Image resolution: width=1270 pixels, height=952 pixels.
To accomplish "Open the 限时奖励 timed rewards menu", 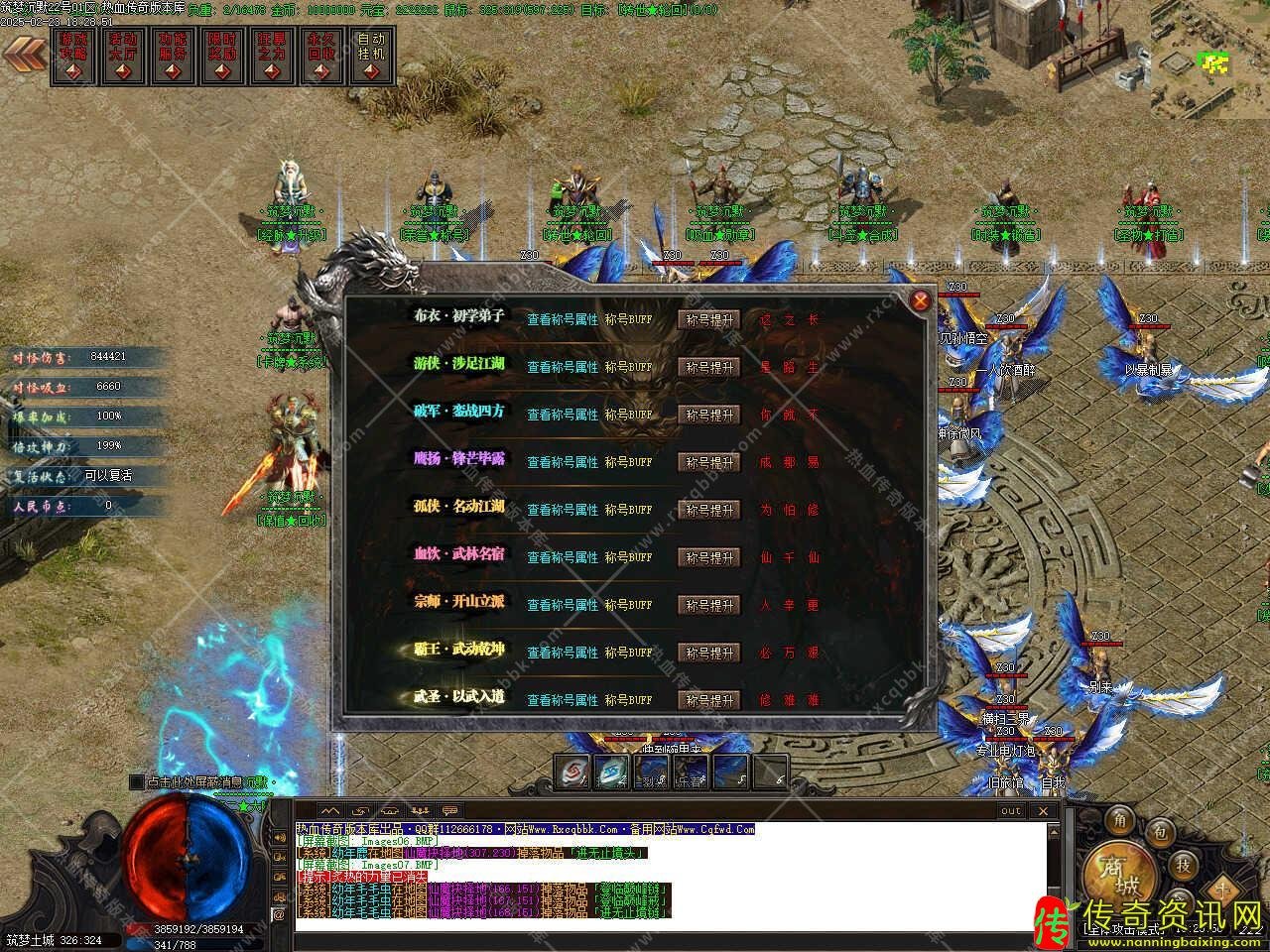I will (222, 57).
